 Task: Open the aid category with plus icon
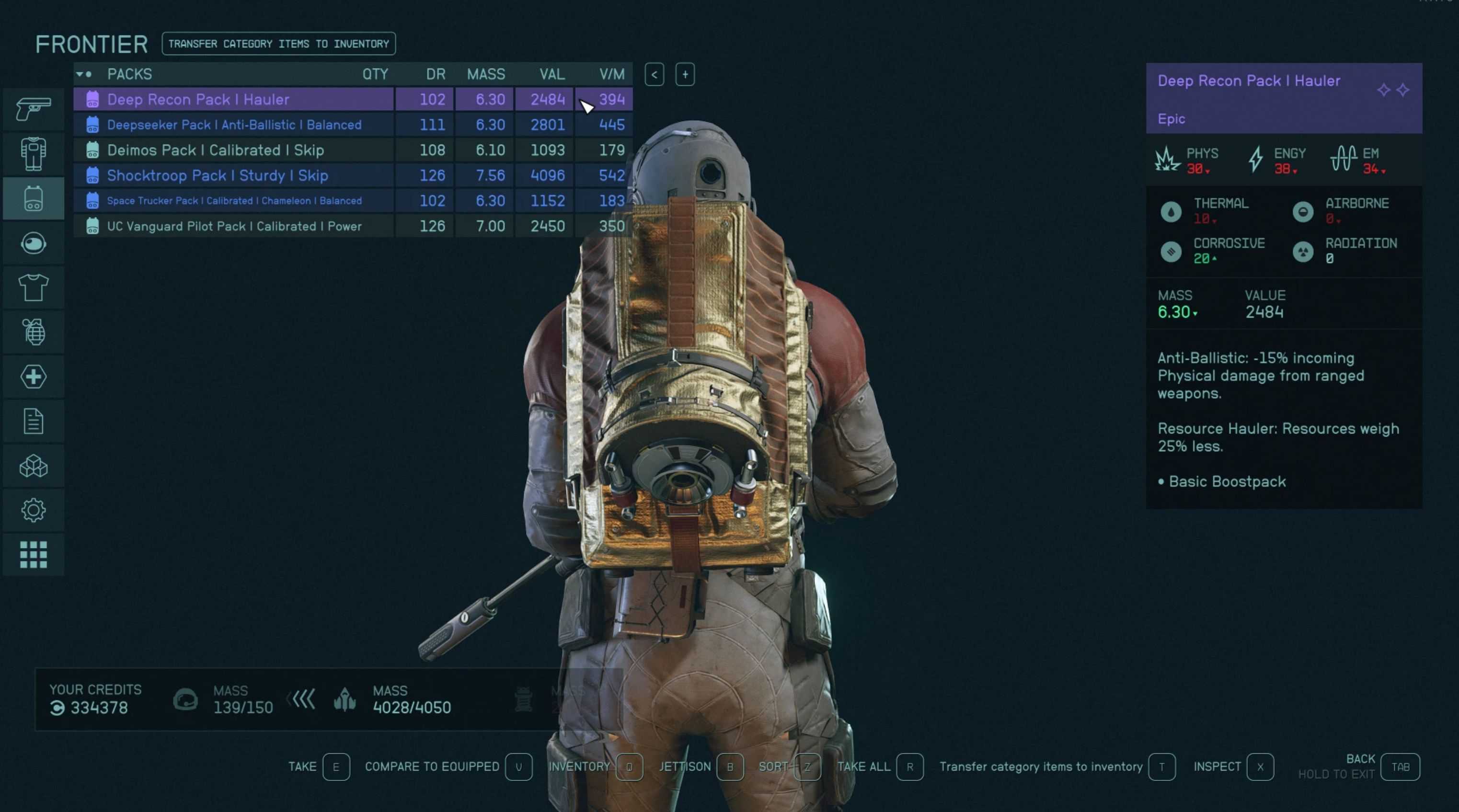(x=34, y=377)
